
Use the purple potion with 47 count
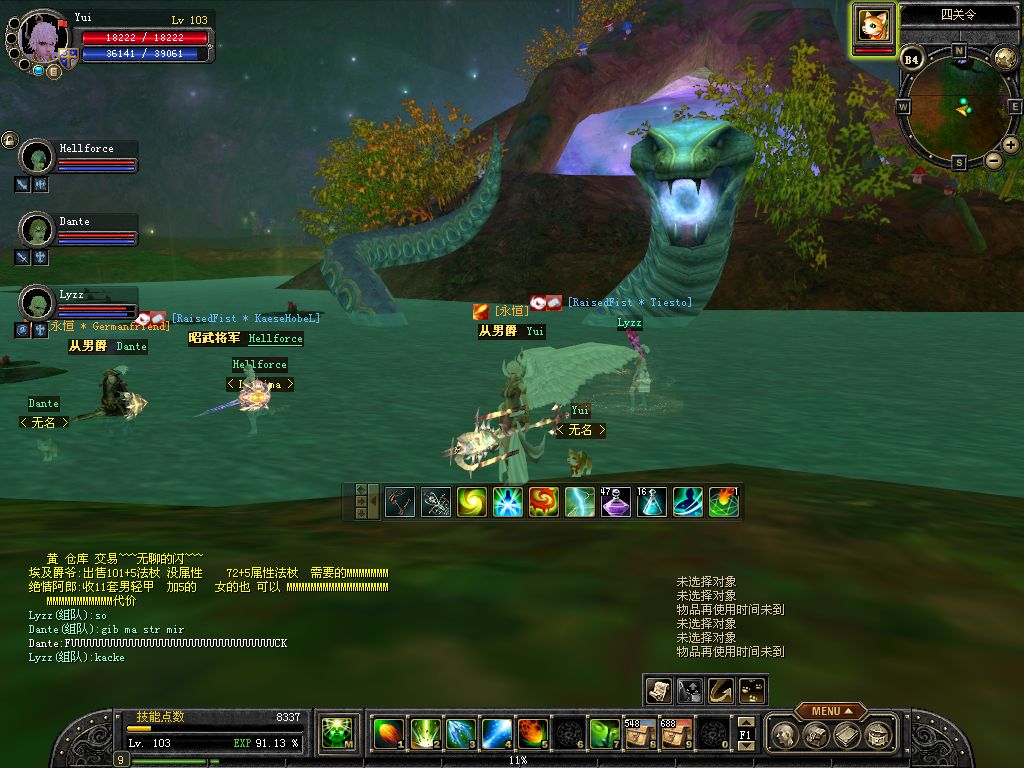(615, 501)
